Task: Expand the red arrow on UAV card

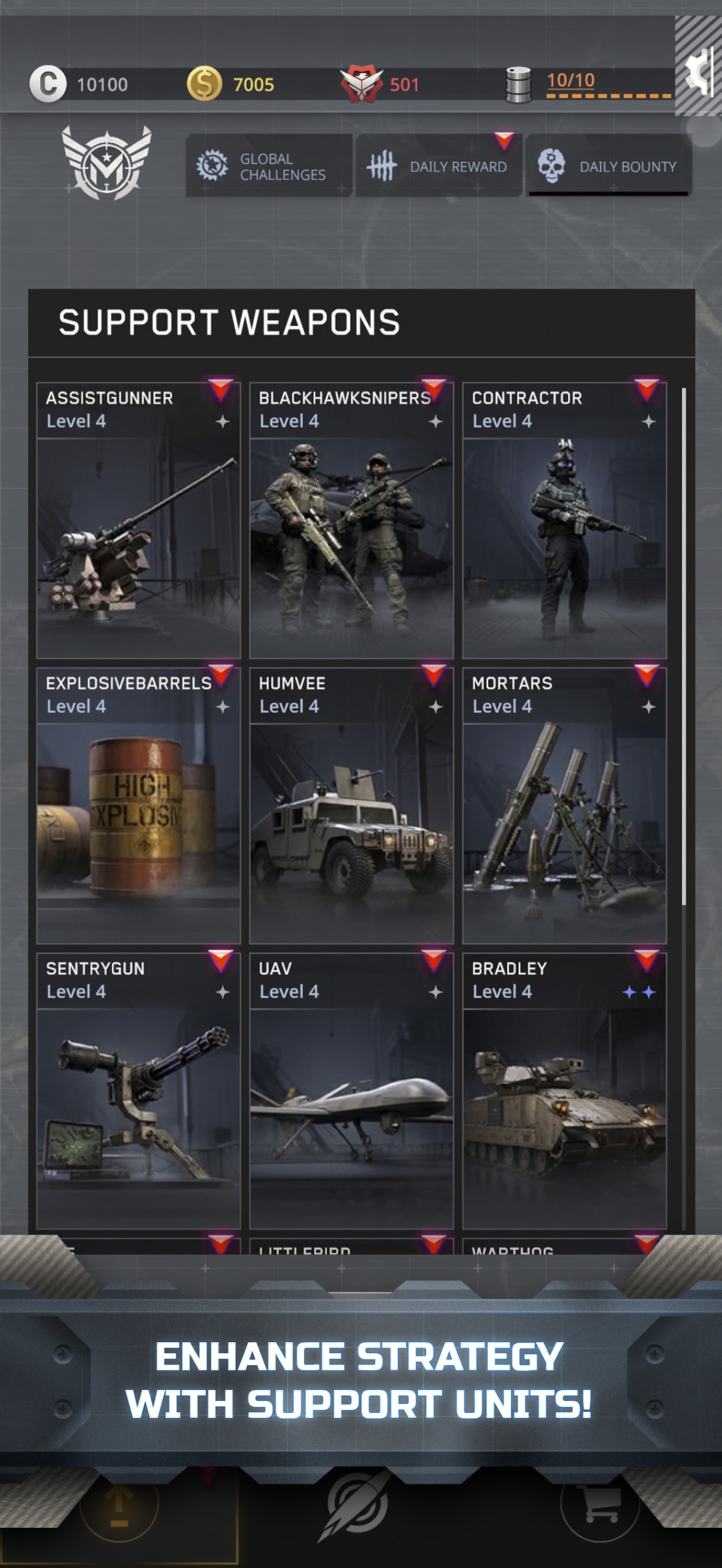Action: point(434,961)
